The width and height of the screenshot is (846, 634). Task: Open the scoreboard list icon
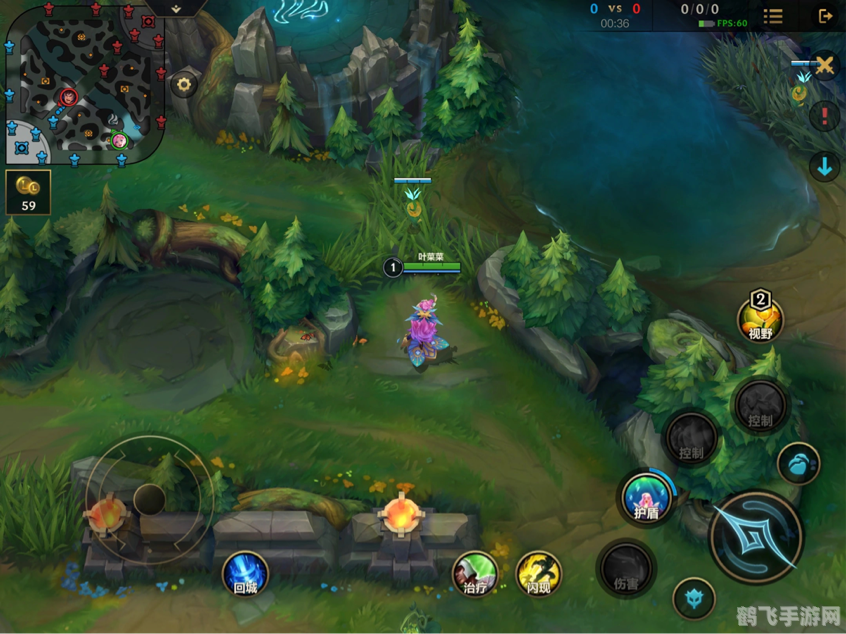click(x=773, y=16)
